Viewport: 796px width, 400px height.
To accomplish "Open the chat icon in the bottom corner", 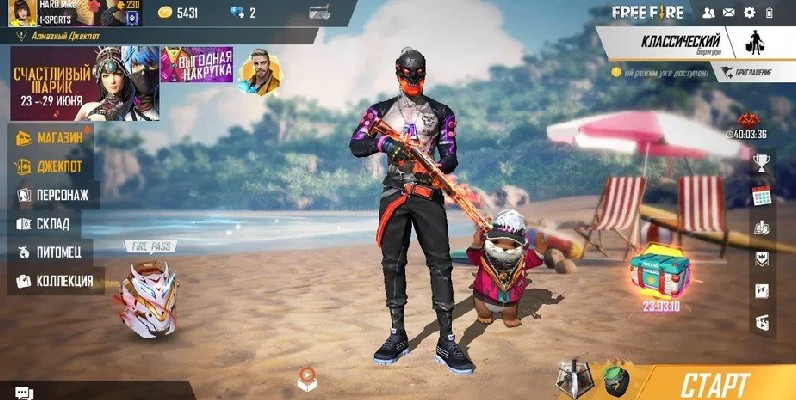I will tap(24, 392).
